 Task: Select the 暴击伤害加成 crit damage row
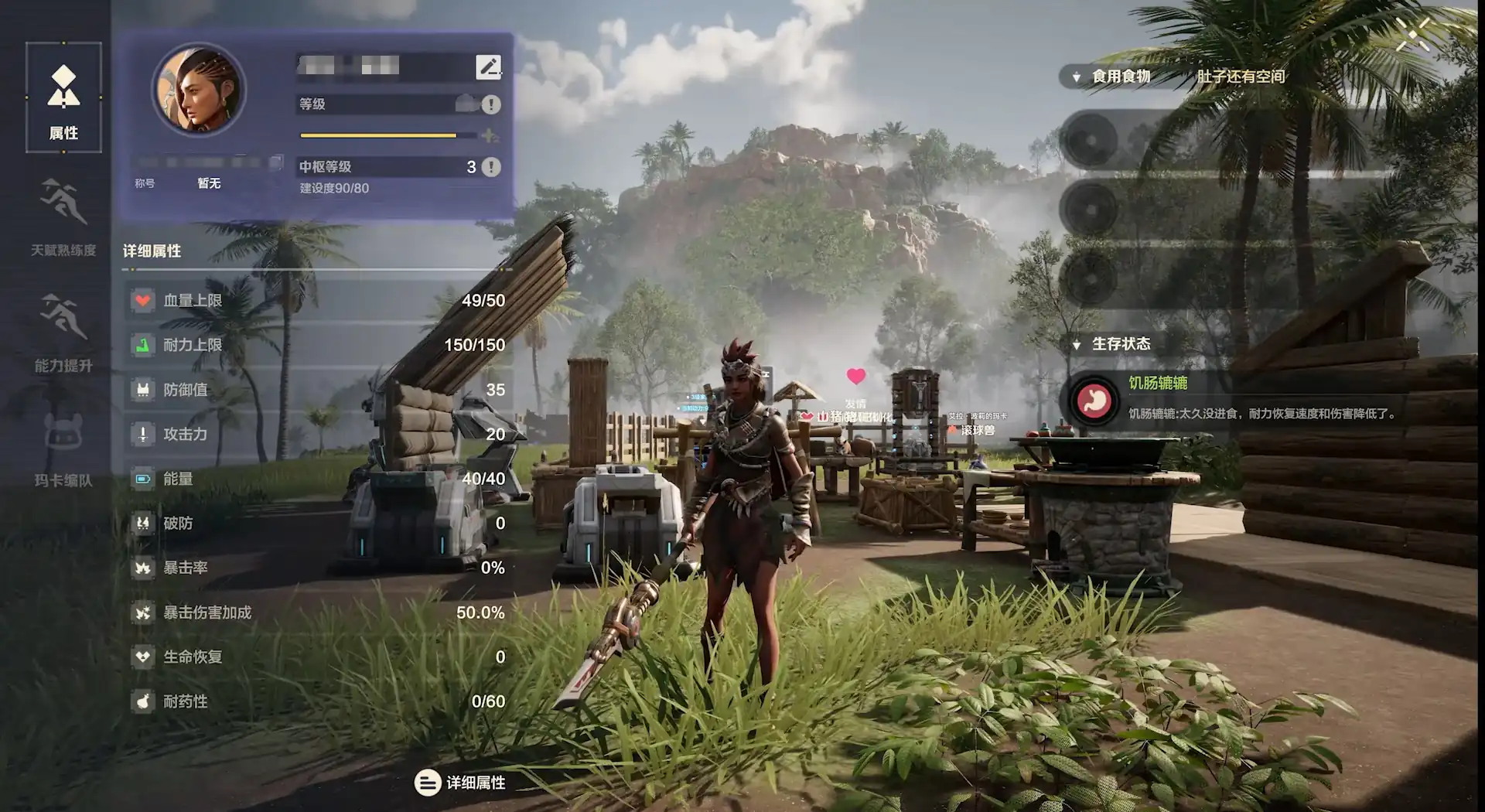[x=317, y=612]
